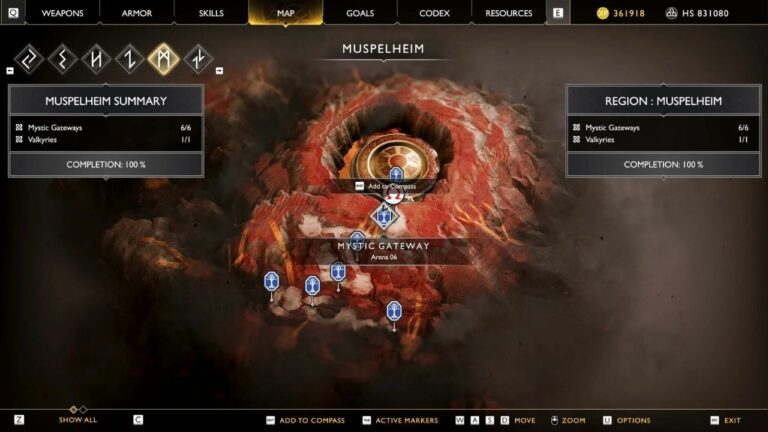Exit the map screen
Viewport: 768px width, 432px height.
732,420
